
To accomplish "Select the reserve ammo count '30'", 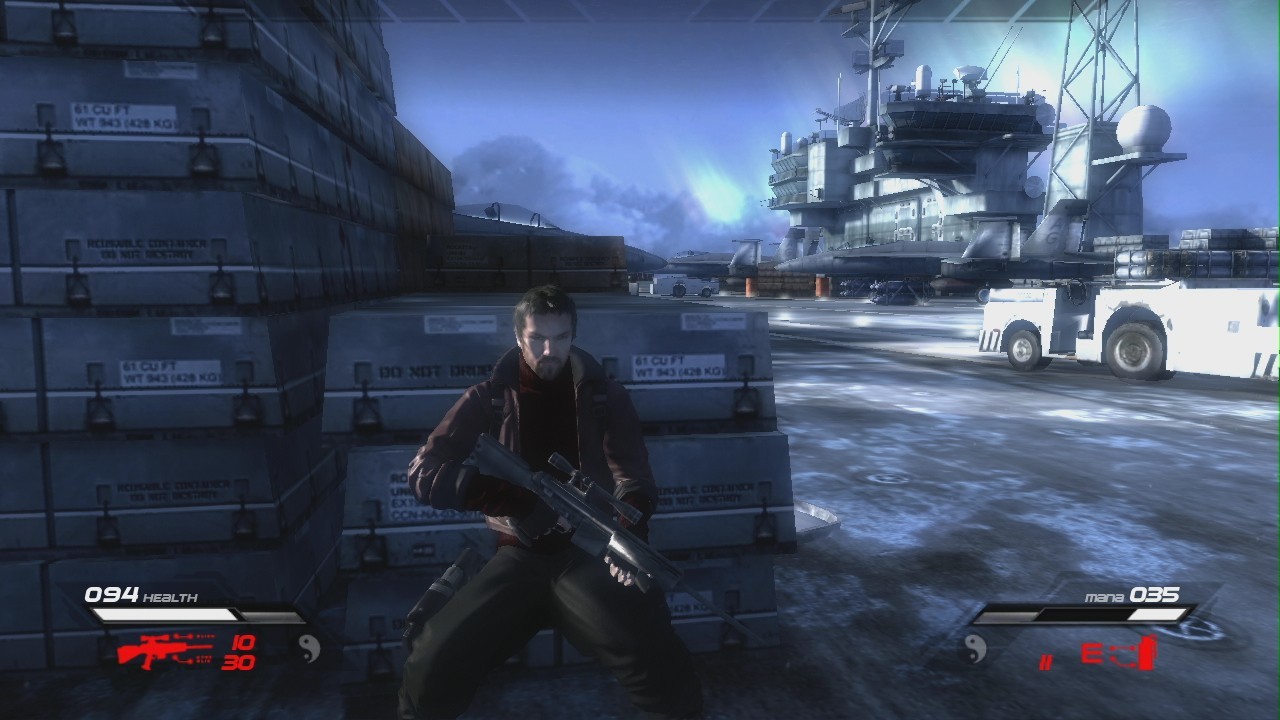I will 238,660.
